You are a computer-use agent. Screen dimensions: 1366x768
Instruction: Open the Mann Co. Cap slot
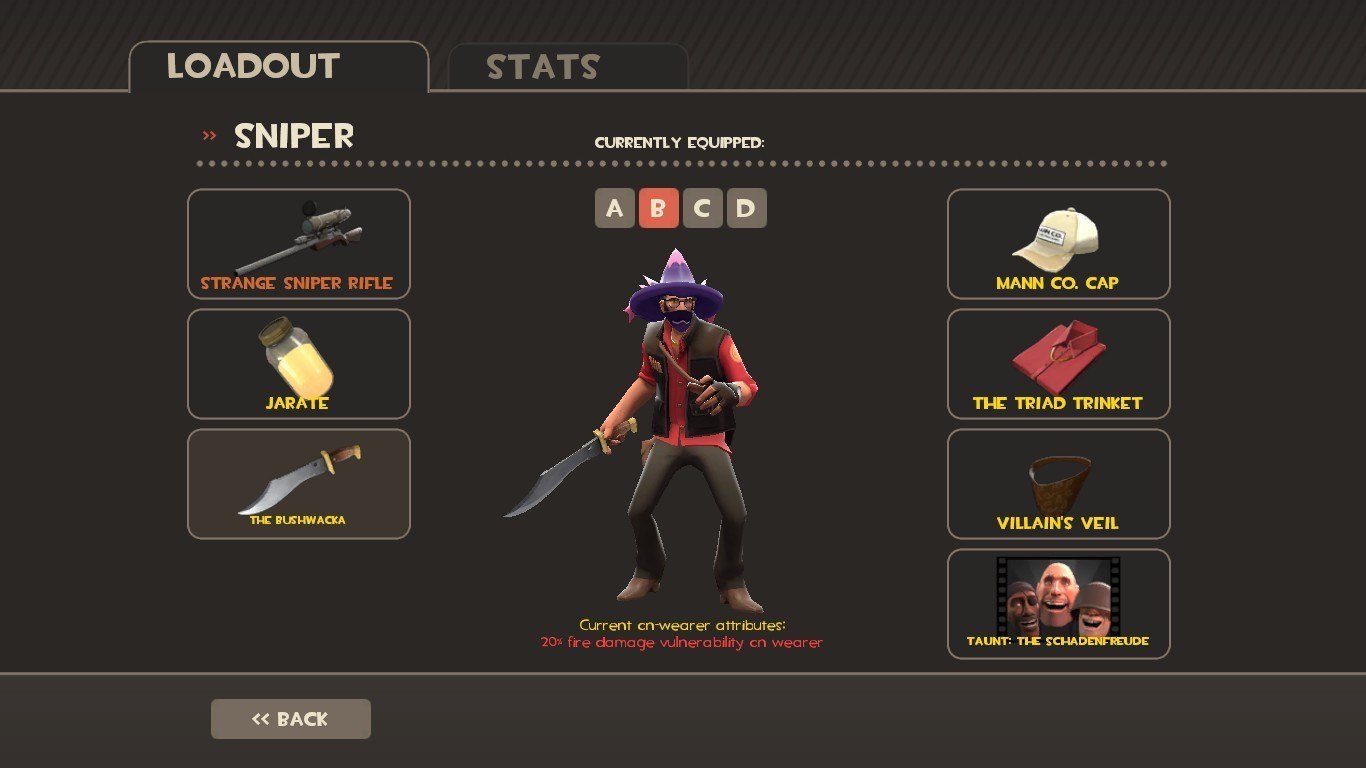[1058, 243]
